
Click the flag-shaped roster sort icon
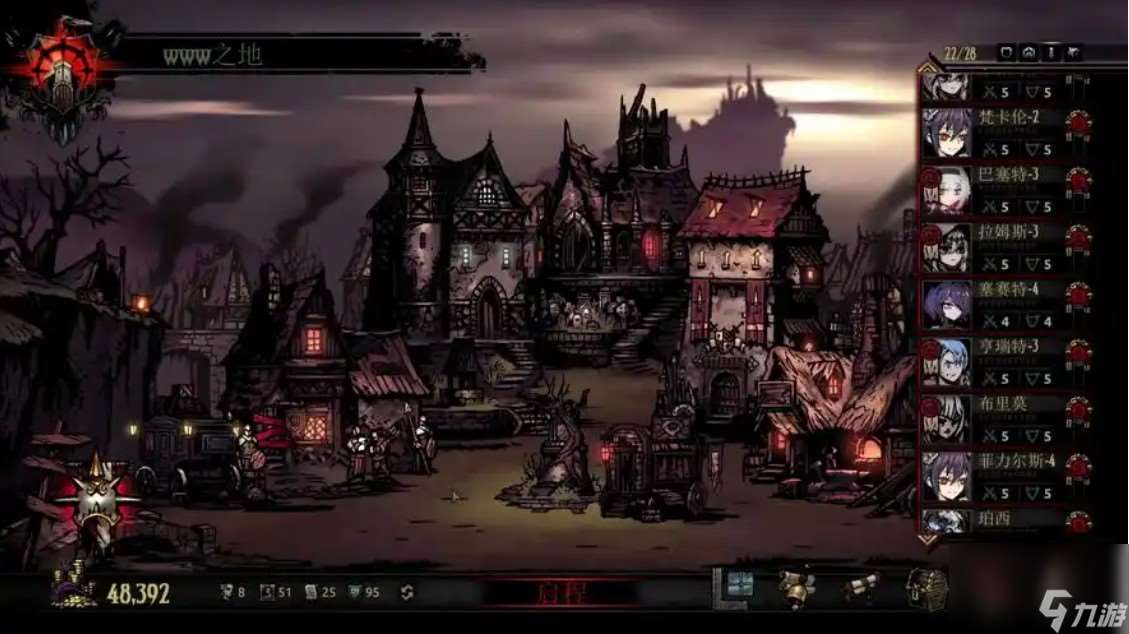click(x=1073, y=52)
